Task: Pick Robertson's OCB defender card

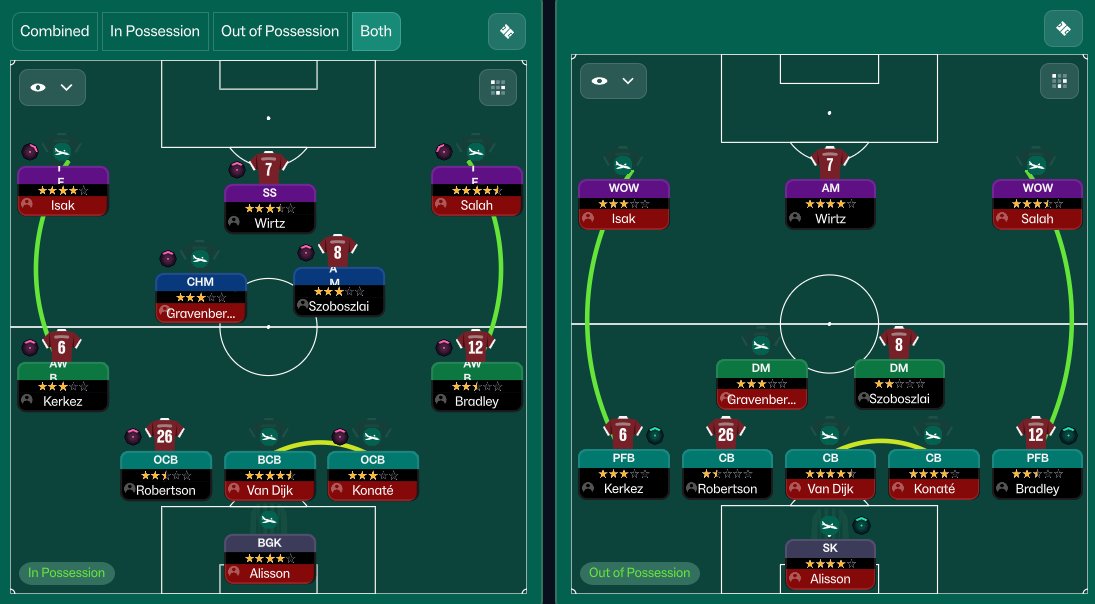Action: click(165, 475)
